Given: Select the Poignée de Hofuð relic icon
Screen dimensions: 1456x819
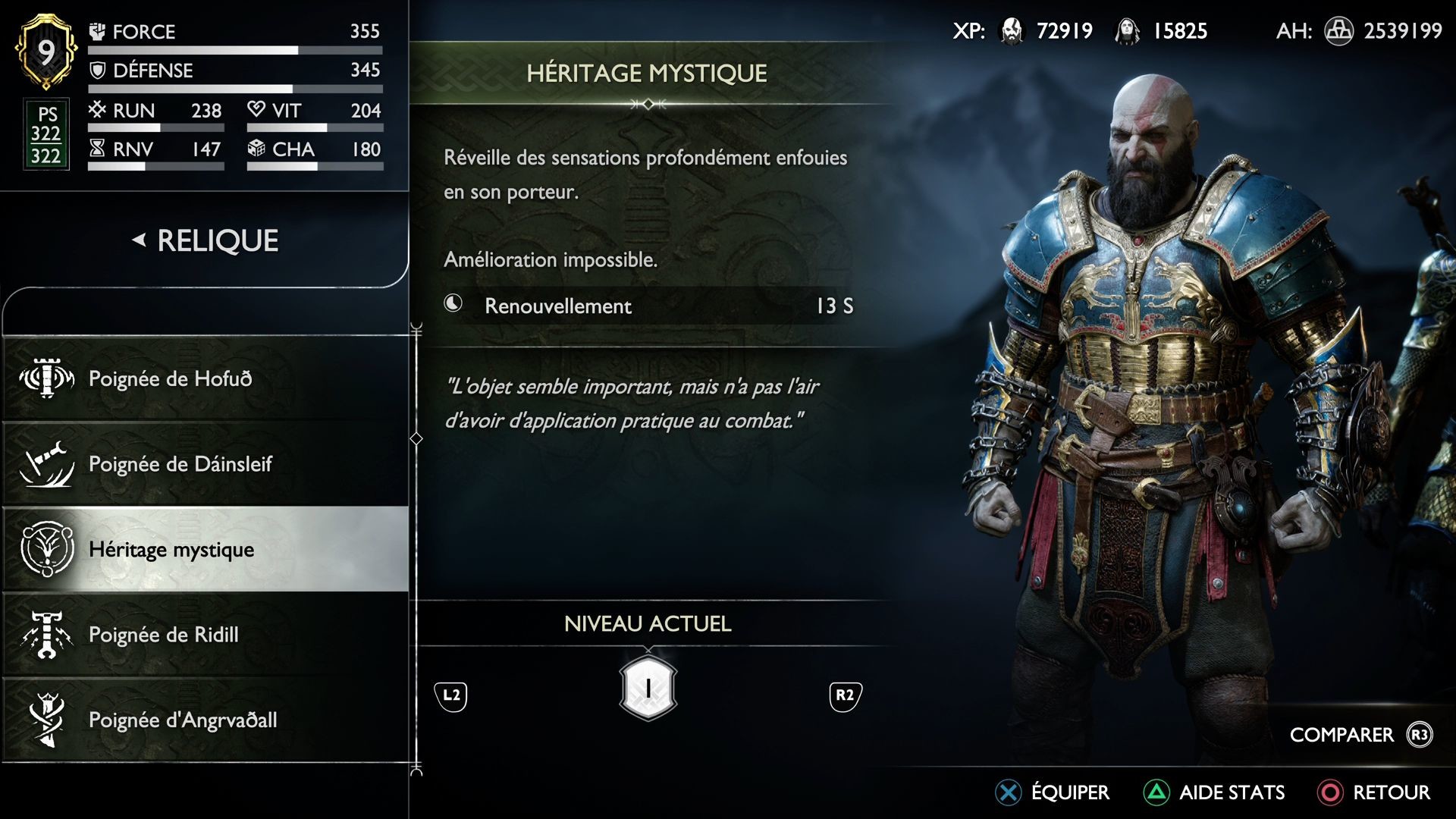Looking at the screenshot, I should pos(45,378).
